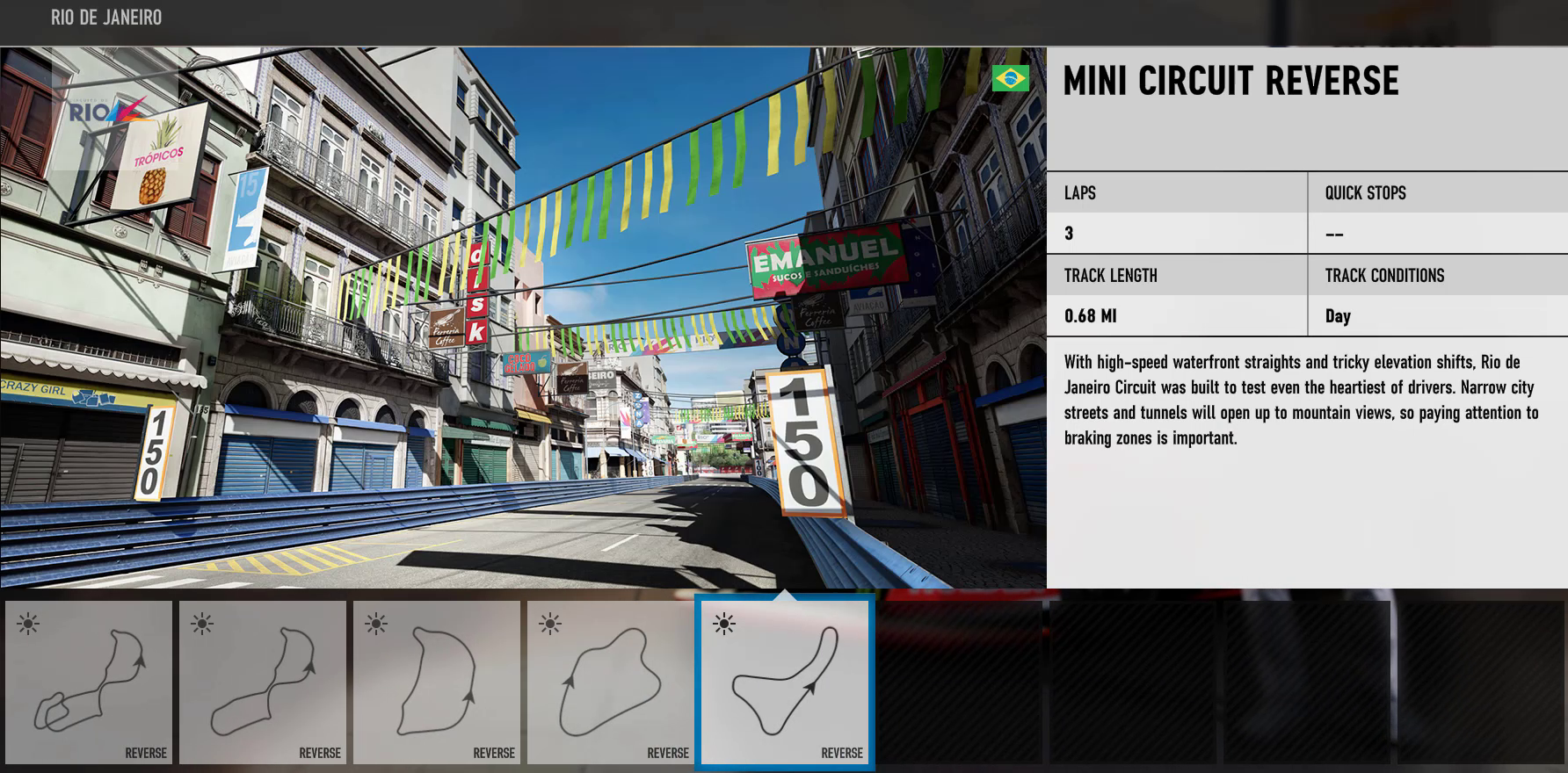Click the sun icon on the third thumbnail
This screenshot has height=773, width=1568.
pos(374,624)
